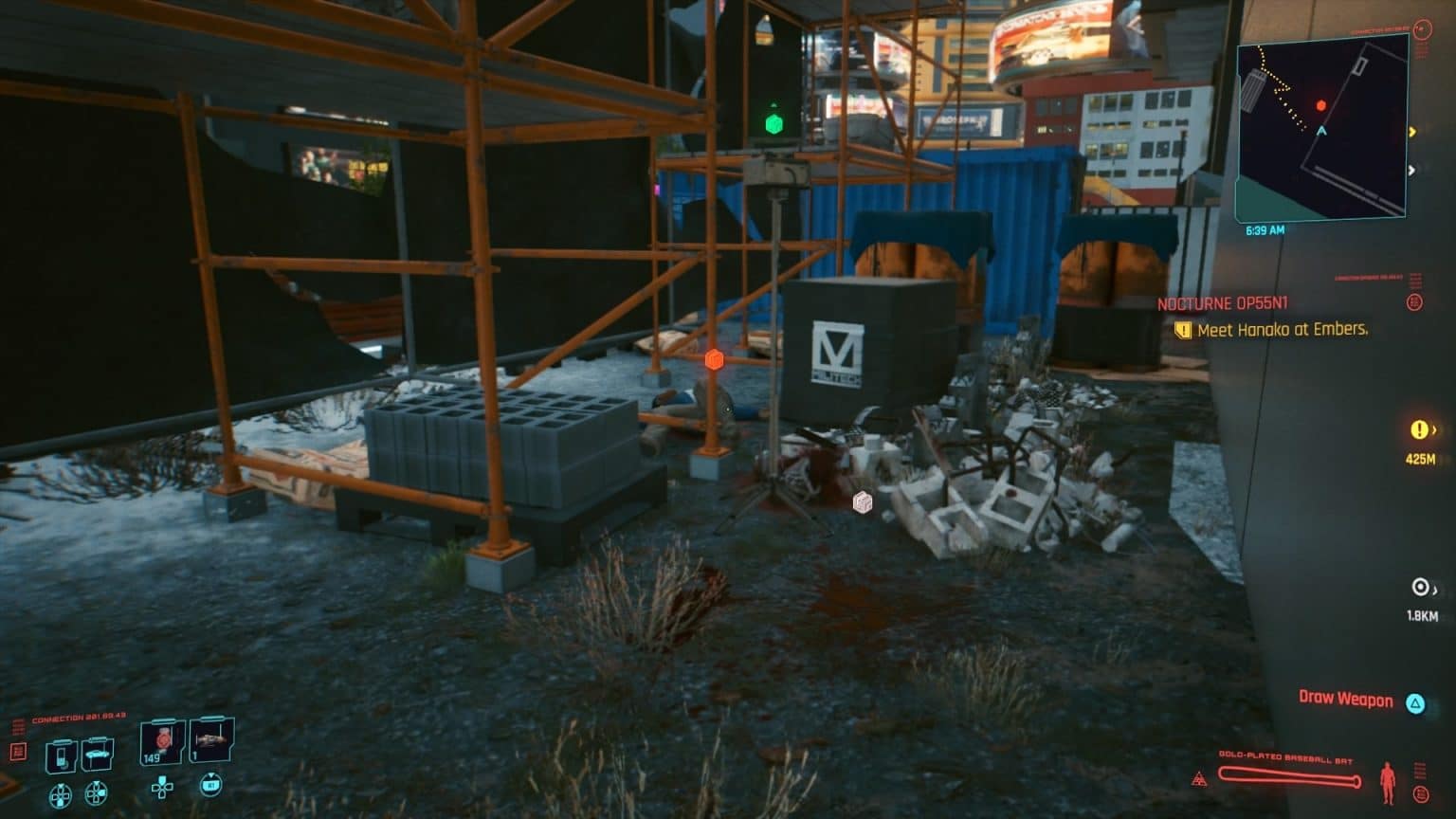
Task: Select the phone icon in the quickslot HUD
Action: tap(63, 751)
